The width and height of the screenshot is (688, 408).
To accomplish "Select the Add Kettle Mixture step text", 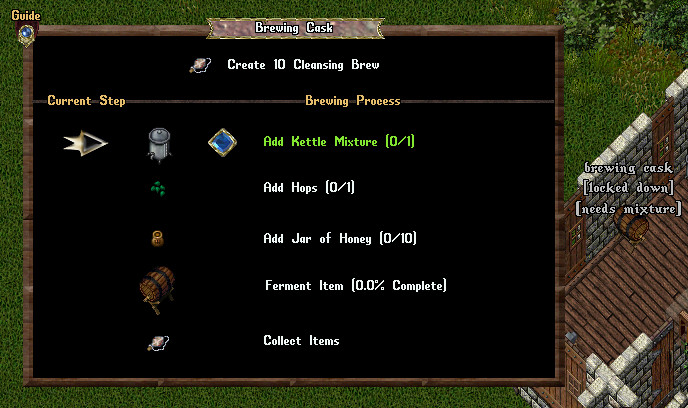I will coord(338,142).
